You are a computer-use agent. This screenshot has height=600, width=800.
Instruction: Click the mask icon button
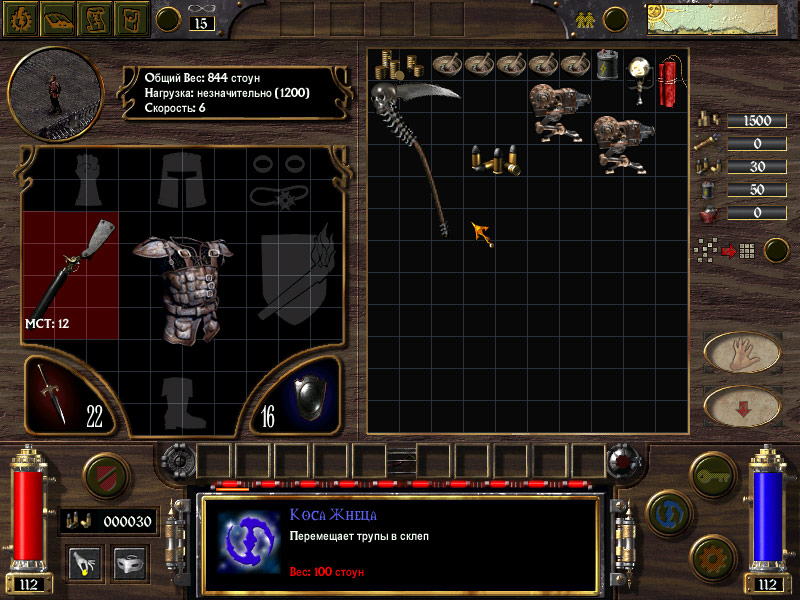pyautogui.click(x=125, y=561)
